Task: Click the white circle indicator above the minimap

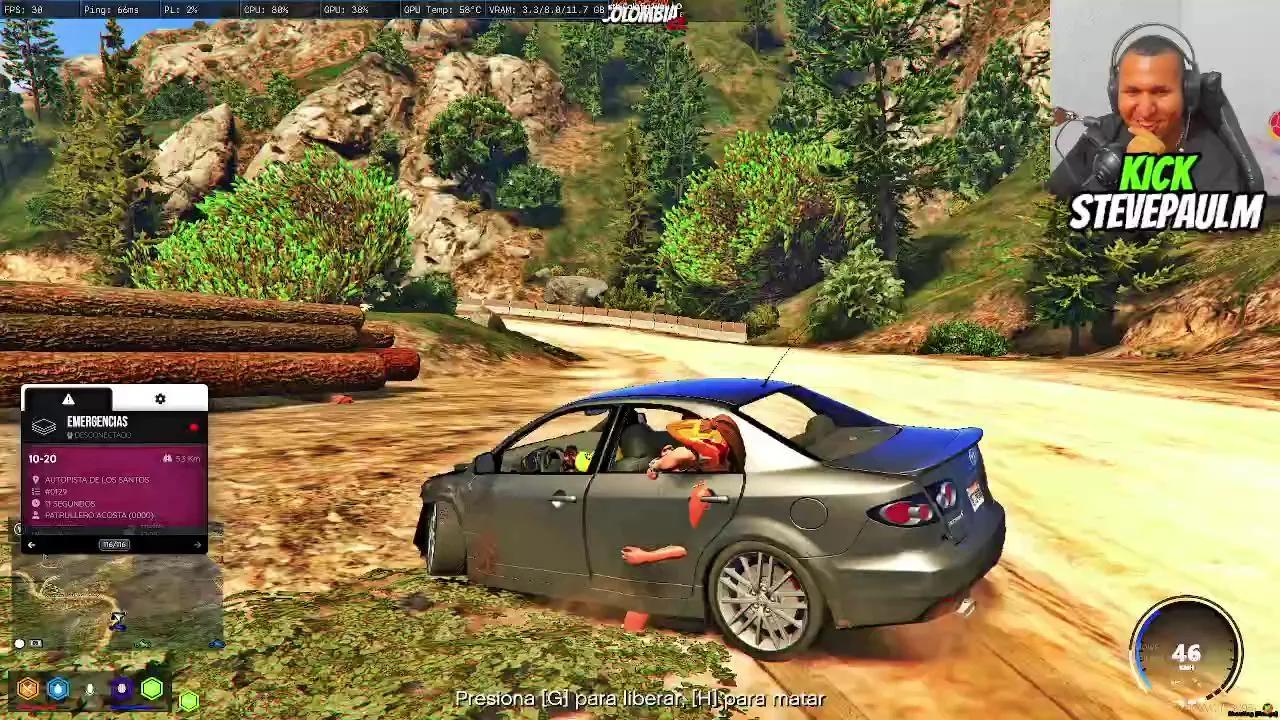Action: pos(18,643)
